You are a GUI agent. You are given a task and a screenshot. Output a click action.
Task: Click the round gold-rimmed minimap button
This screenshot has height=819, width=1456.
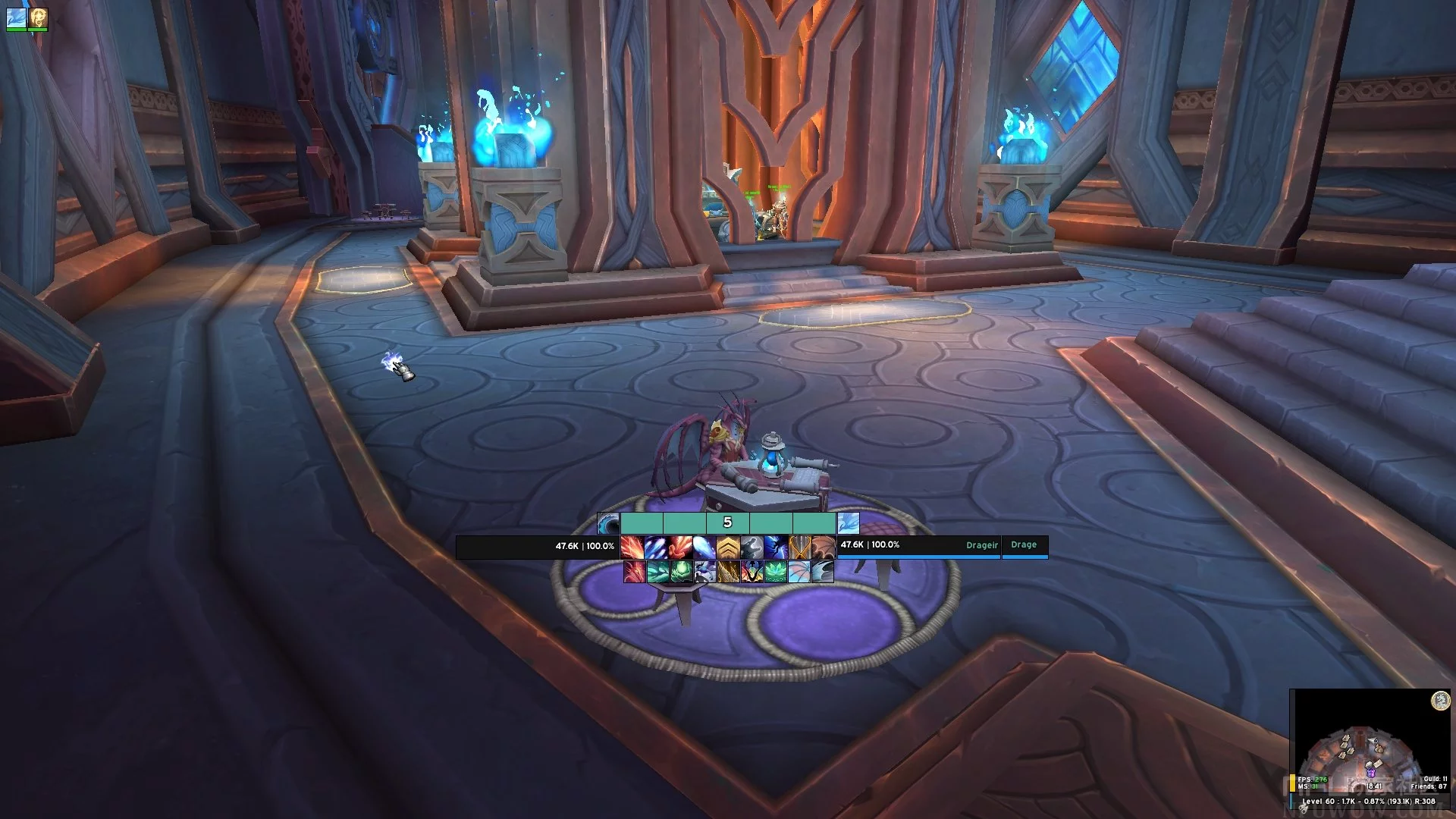[x=1440, y=701]
